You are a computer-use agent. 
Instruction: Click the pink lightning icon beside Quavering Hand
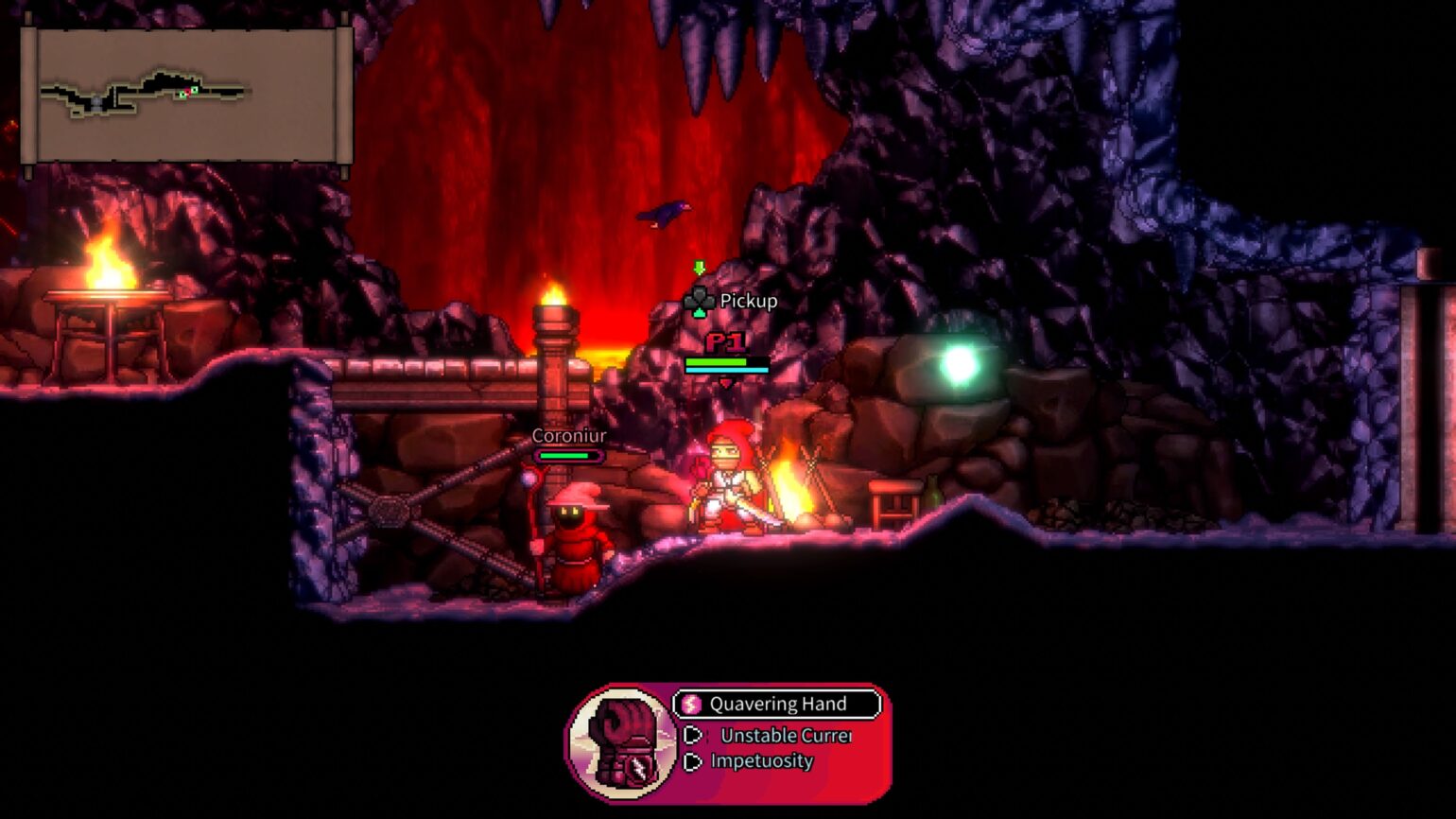(x=691, y=704)
